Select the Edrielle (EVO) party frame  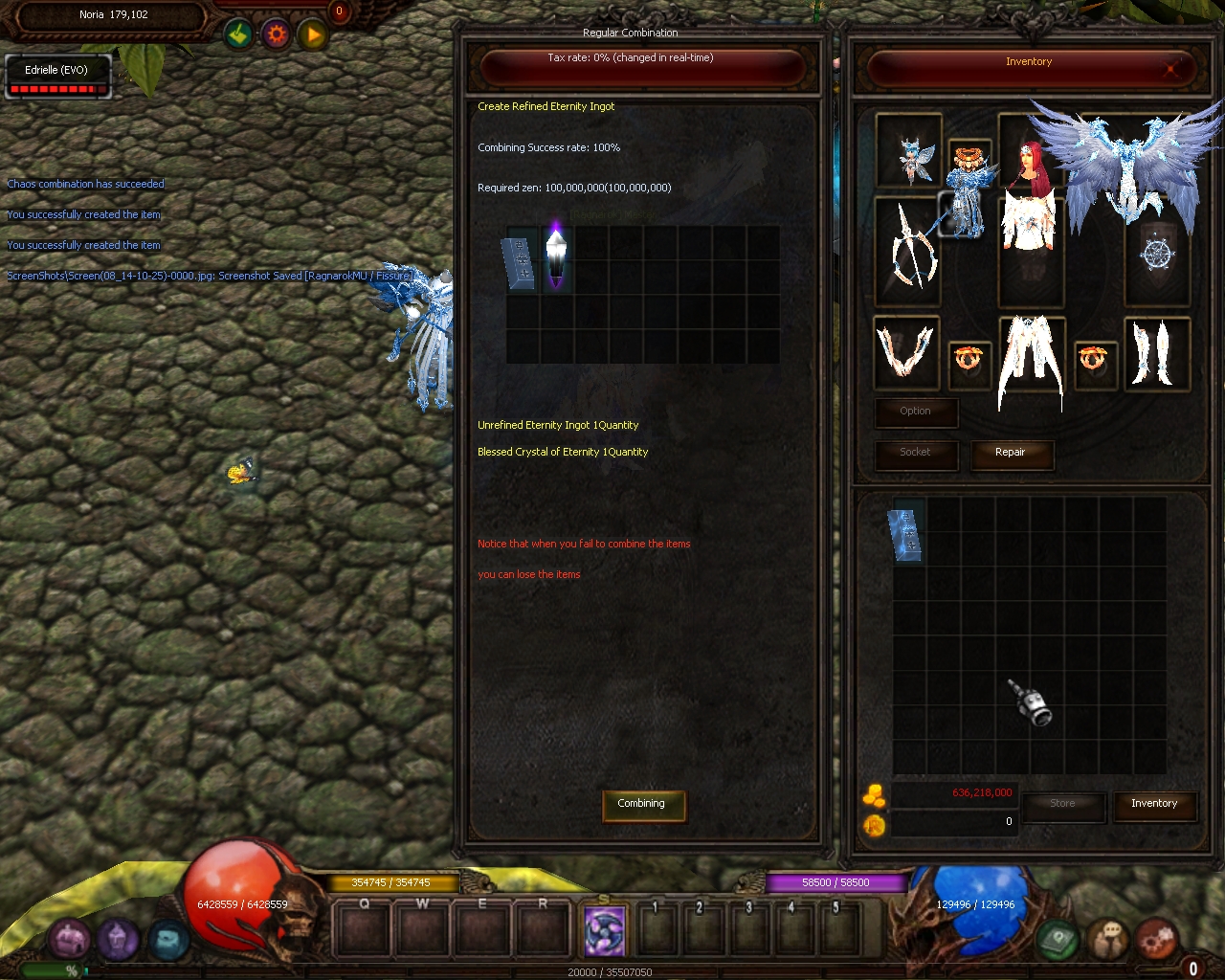(x=57, y=77)
